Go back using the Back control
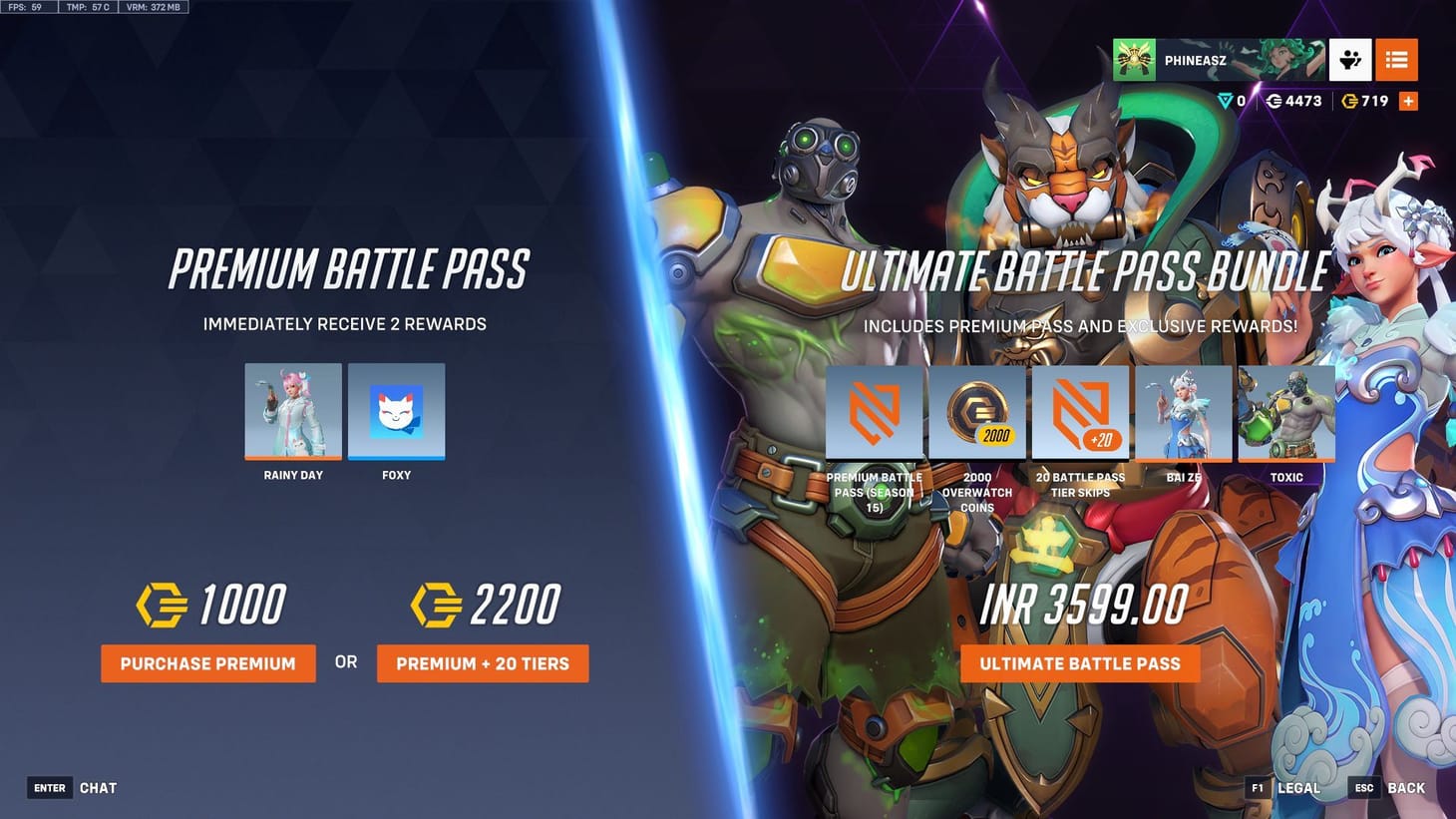Screen dimensions: 1456x819 click(x=1407, y=787)
